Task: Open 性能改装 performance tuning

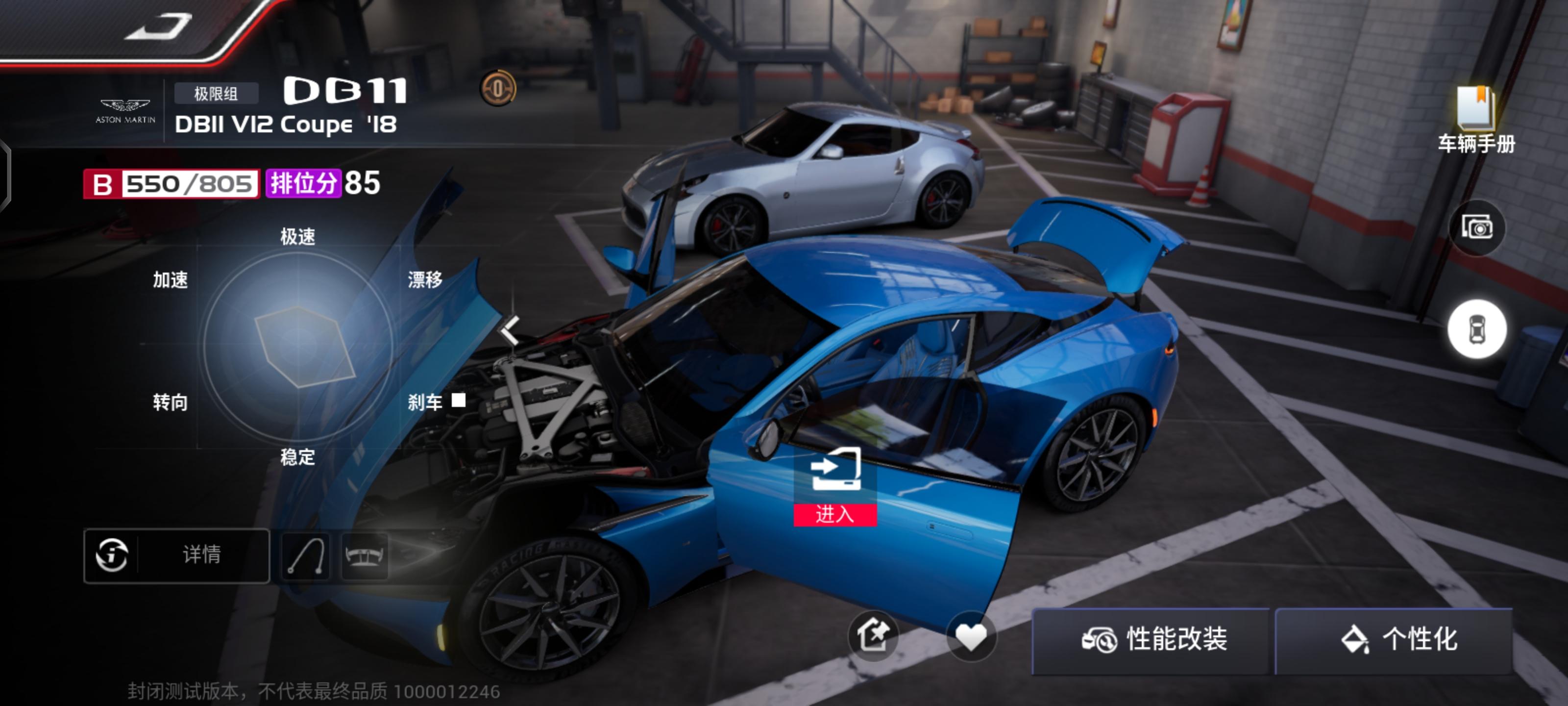Action: pos(1153,640)
